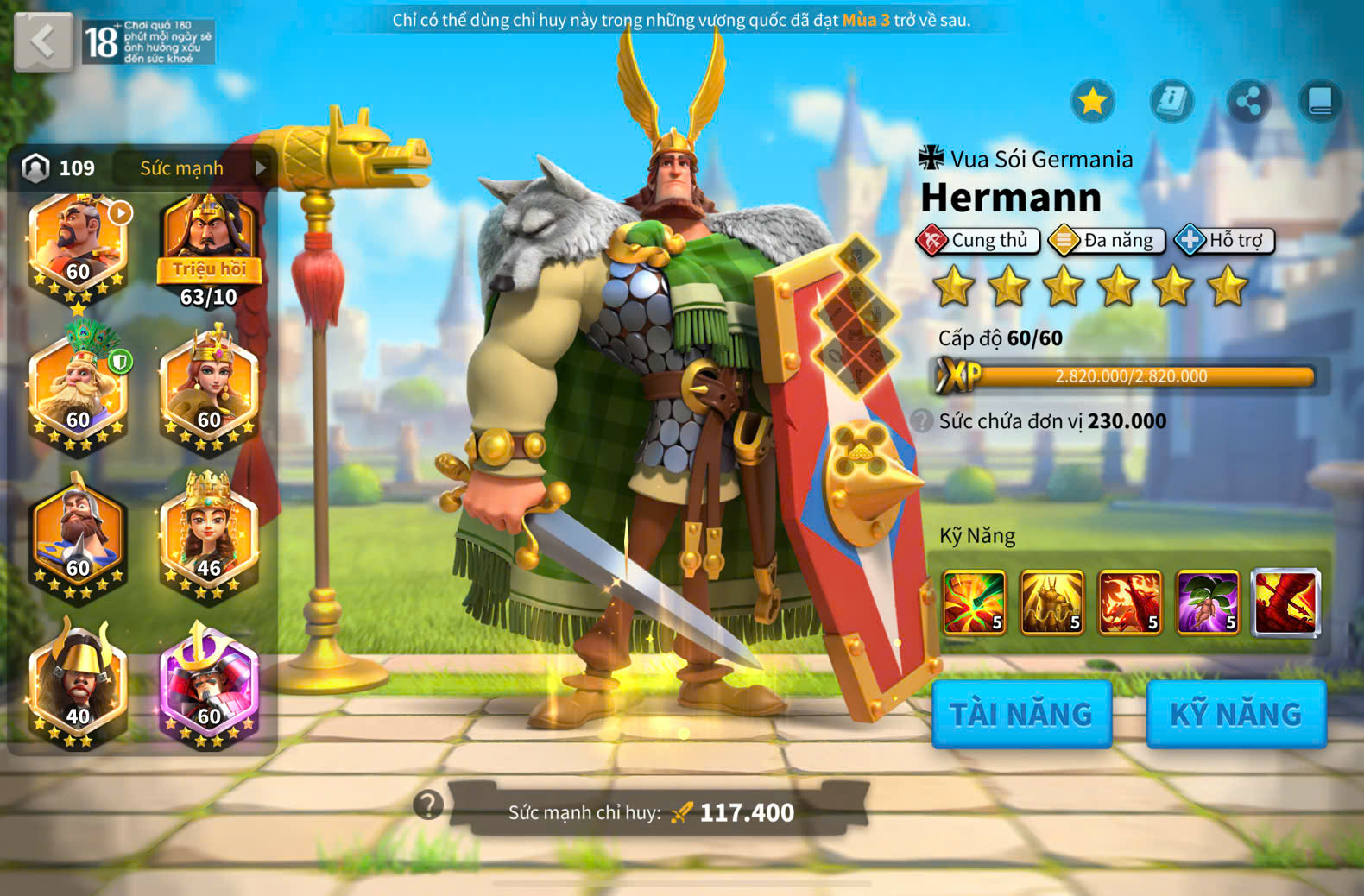Viewport: 1364px width, 896px height.
Task: Open commander info scroll icon
Action: click(1171, 101)
